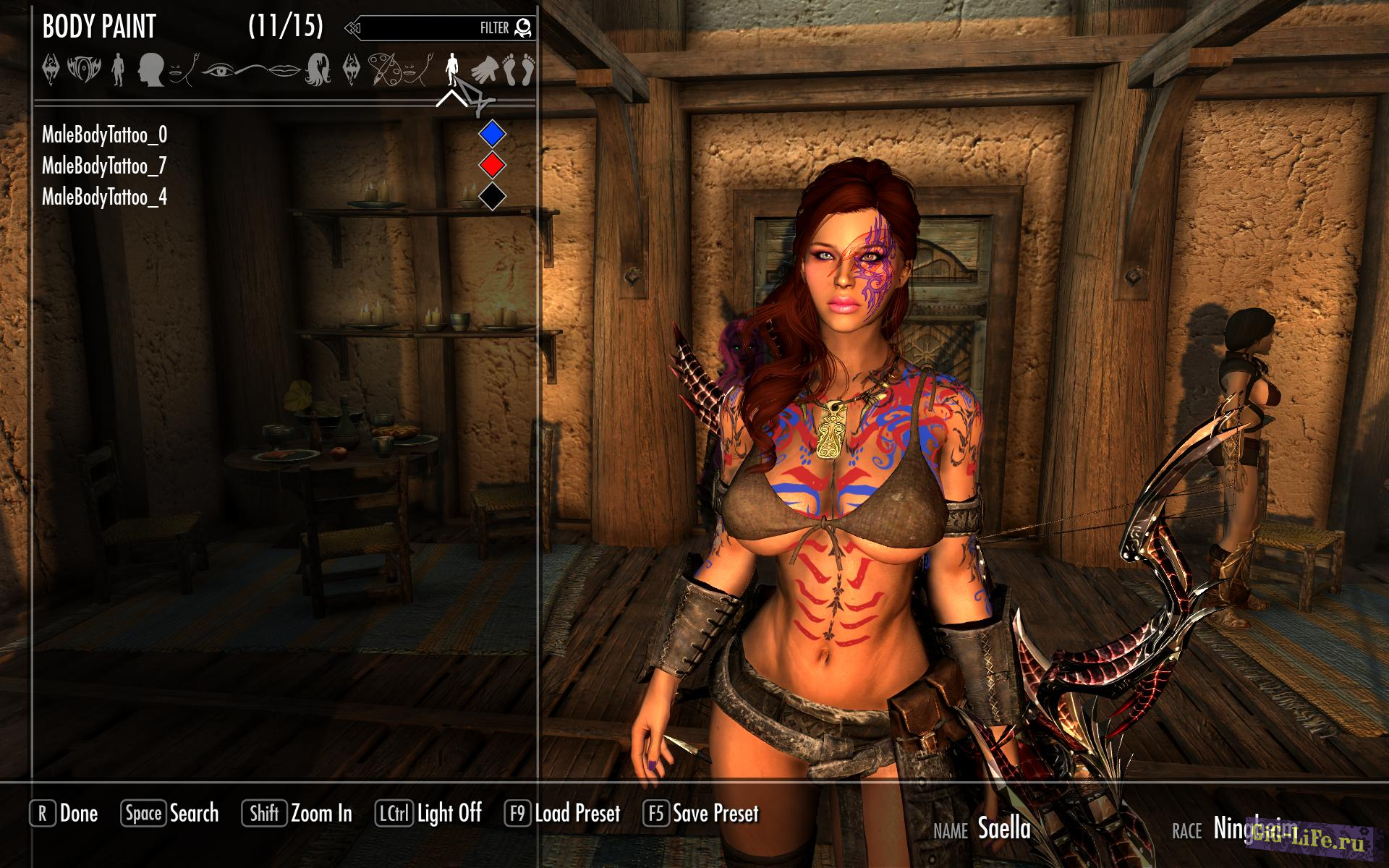Open the Head category icon

click(x=150, y=70)
